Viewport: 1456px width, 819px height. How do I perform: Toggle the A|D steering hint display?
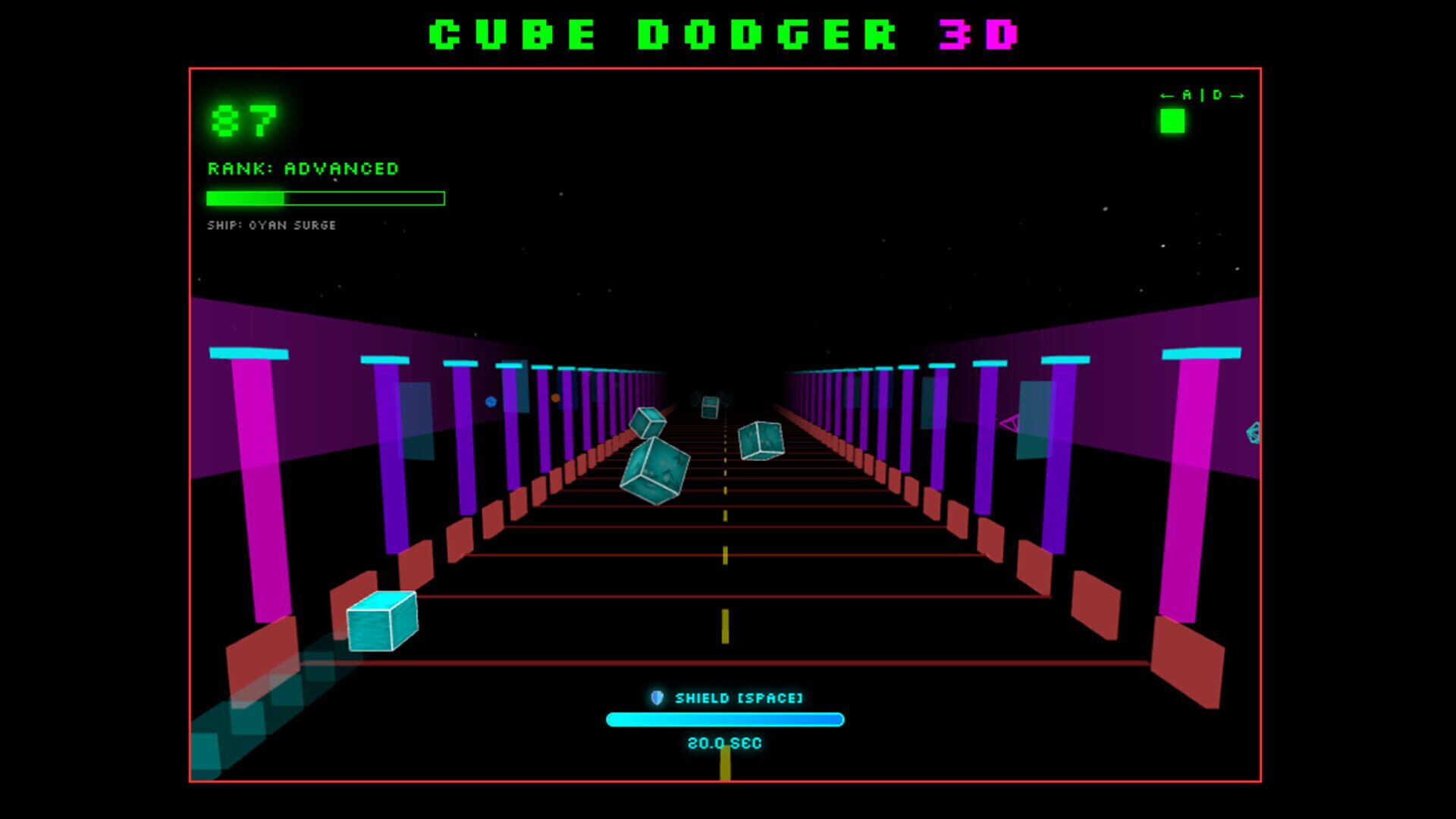point(1202,95)
